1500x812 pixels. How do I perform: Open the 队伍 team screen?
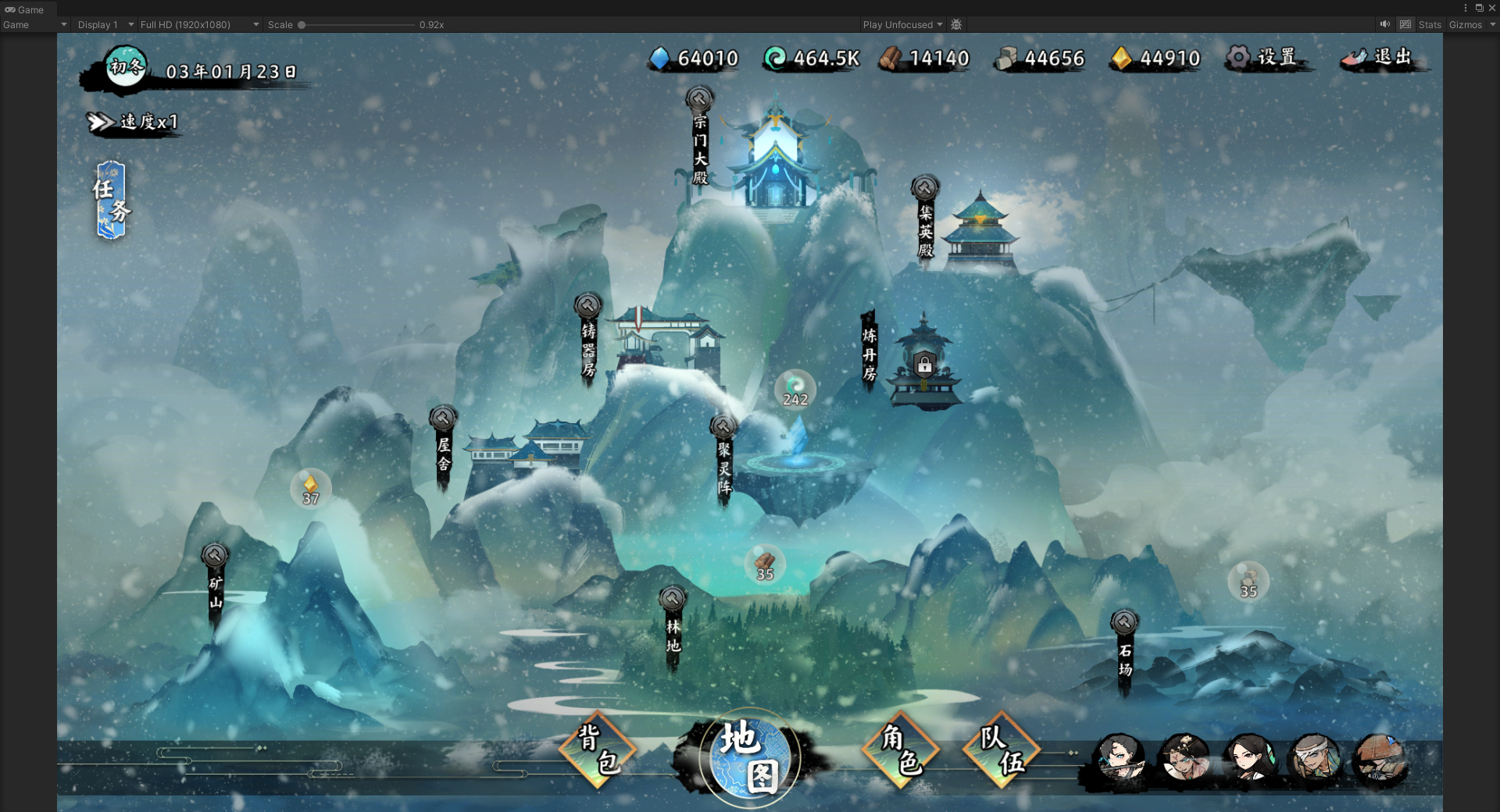tap(1002, 750)
